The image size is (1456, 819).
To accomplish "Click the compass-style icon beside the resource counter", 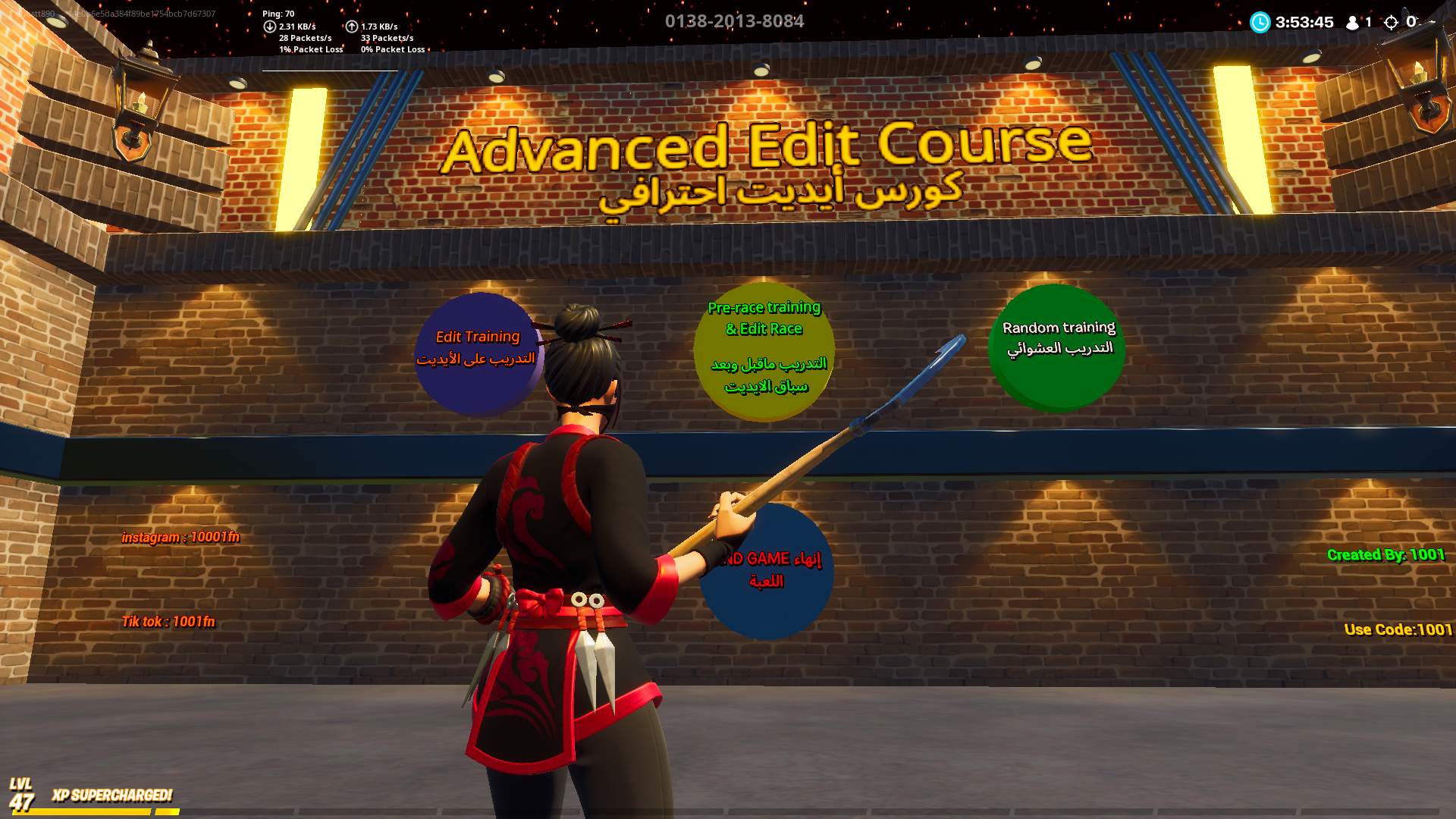I will coord(1392,23).
